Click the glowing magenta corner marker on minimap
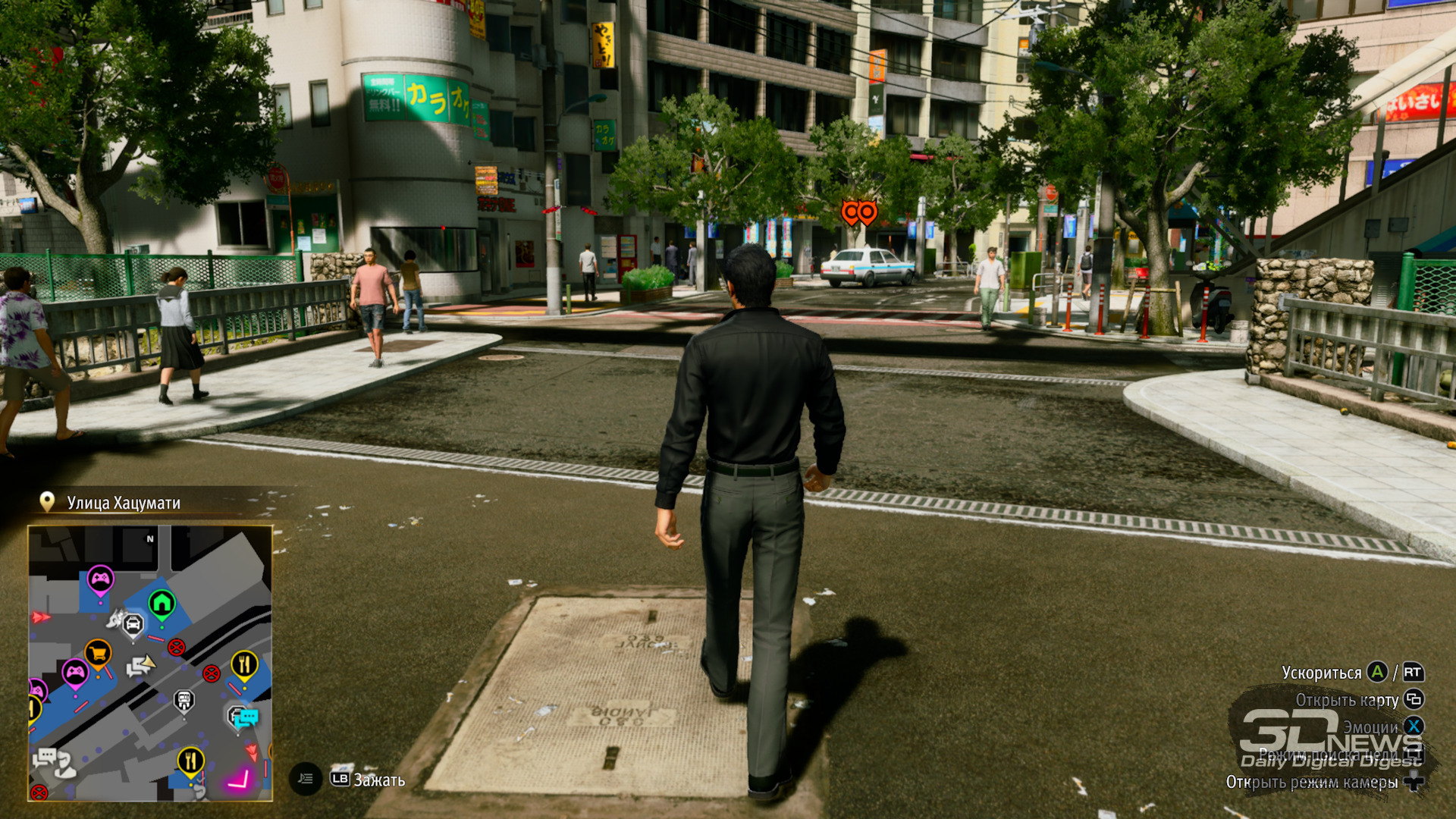The image size is (1456, 819). point(240,779)
